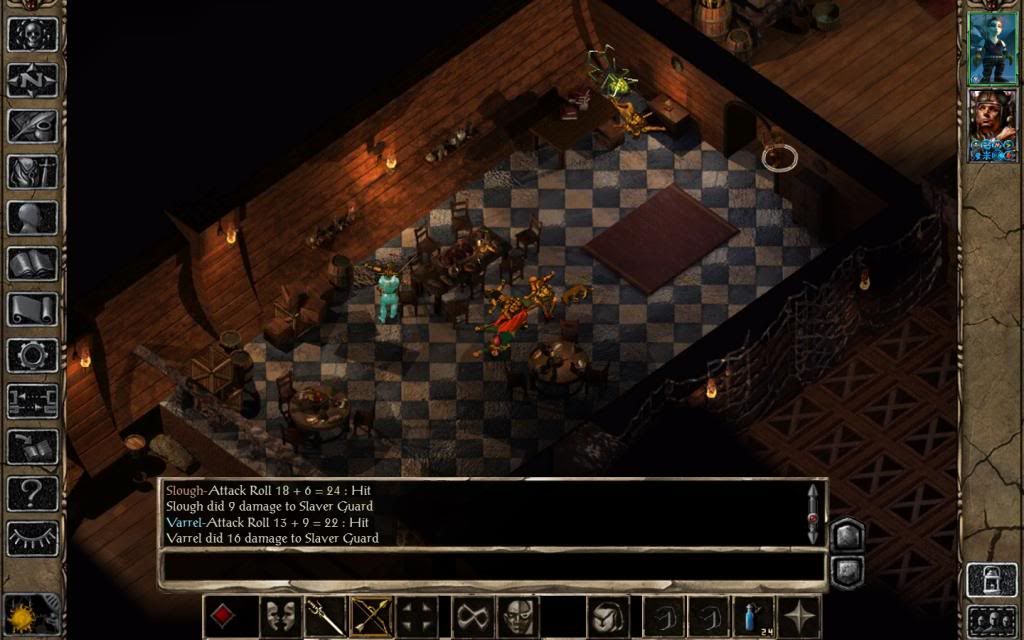Click the combat log scrollbar
Viewport: 1024px width, 640px height.
point(813,514)
